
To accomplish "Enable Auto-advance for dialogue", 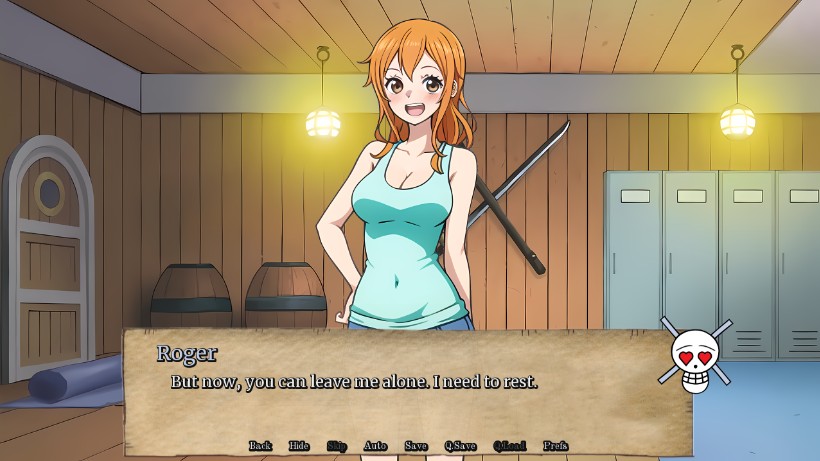I will [x=375, y=446].
